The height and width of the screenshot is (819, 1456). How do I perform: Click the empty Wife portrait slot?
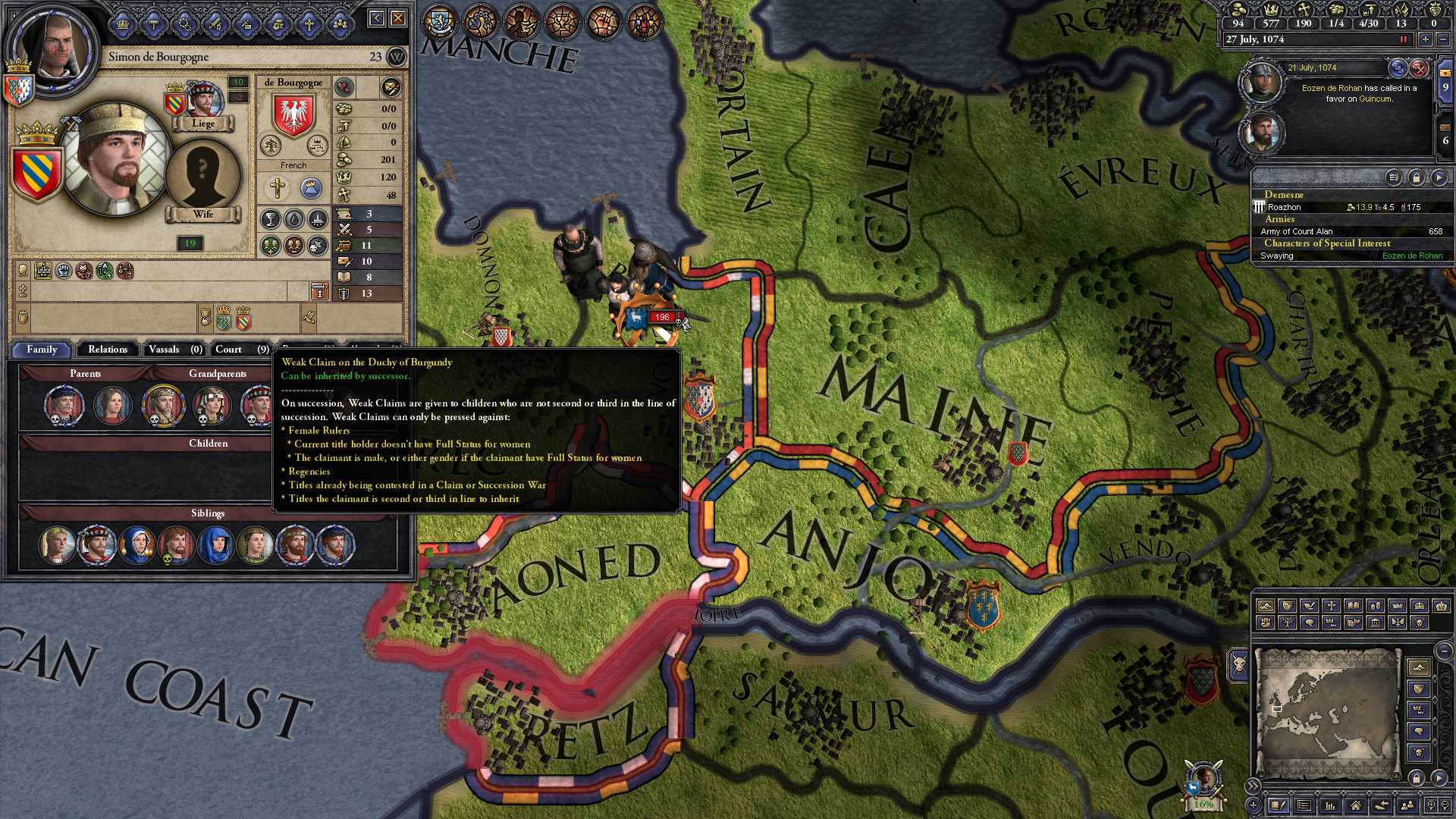202,175
